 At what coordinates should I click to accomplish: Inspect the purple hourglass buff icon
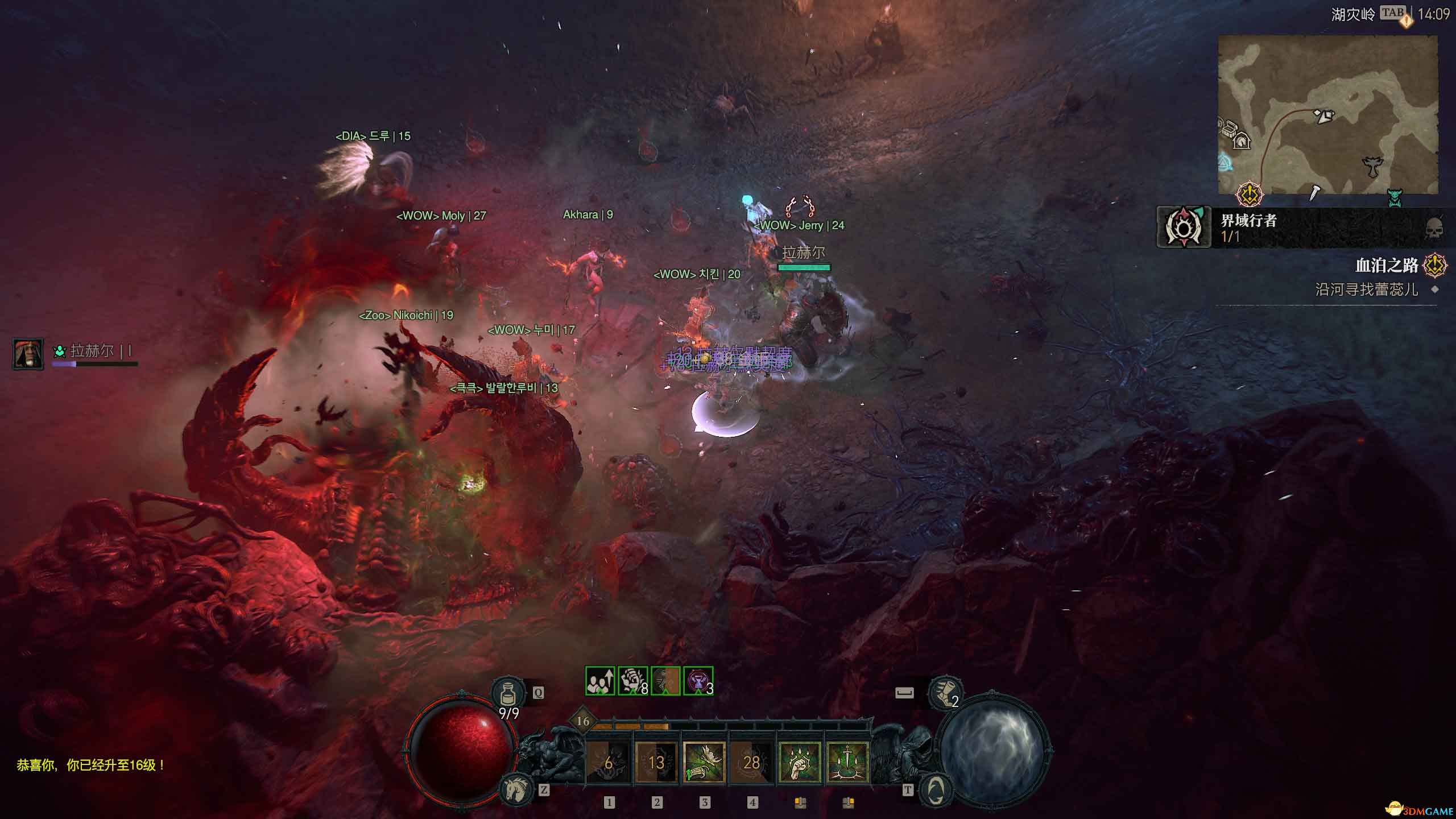coord(698,681)
